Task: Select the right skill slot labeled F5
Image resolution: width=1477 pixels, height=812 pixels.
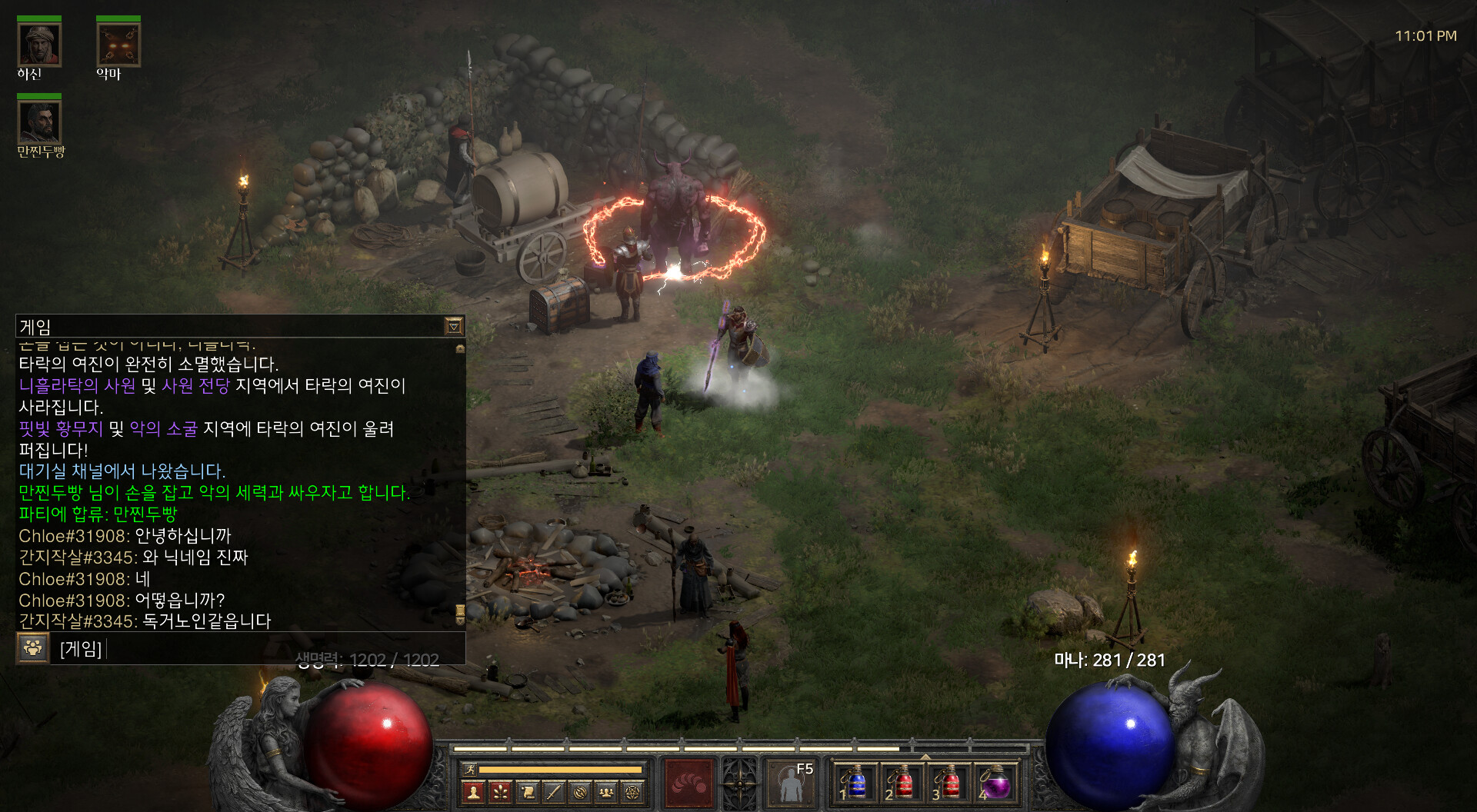Action: point(792,783)
